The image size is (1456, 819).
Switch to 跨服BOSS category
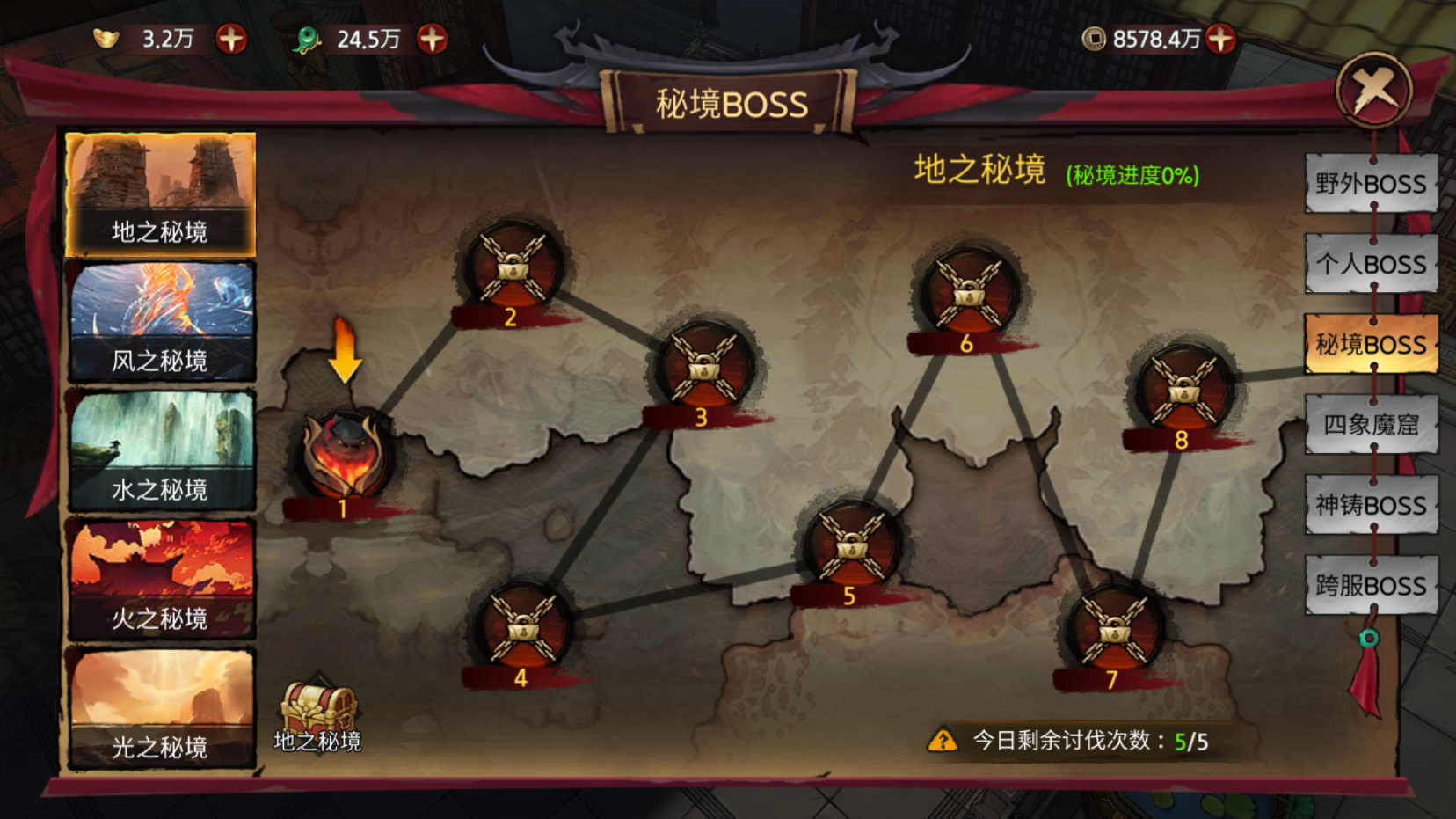1371,585
